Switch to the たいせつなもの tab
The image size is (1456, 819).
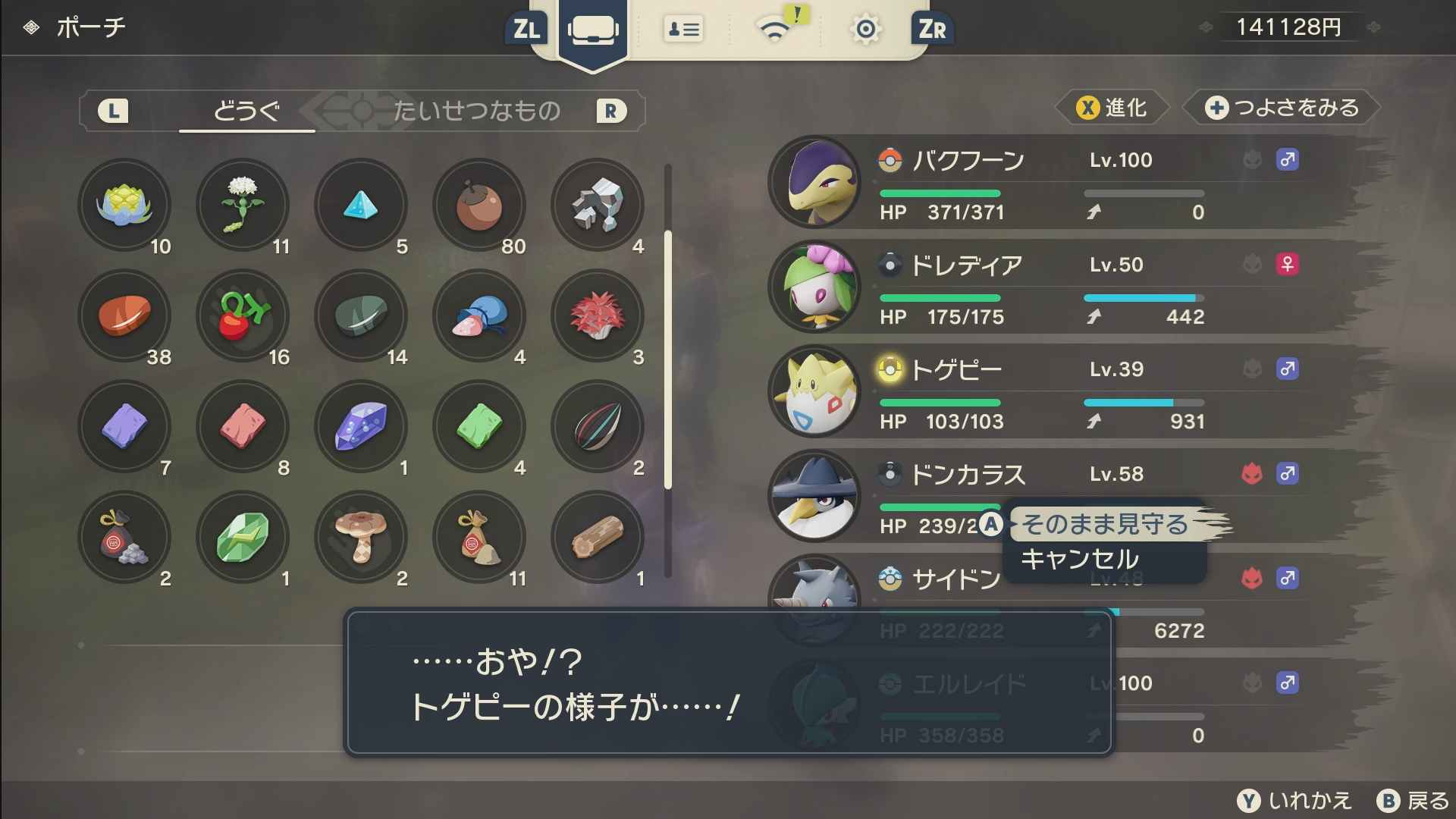476,111
